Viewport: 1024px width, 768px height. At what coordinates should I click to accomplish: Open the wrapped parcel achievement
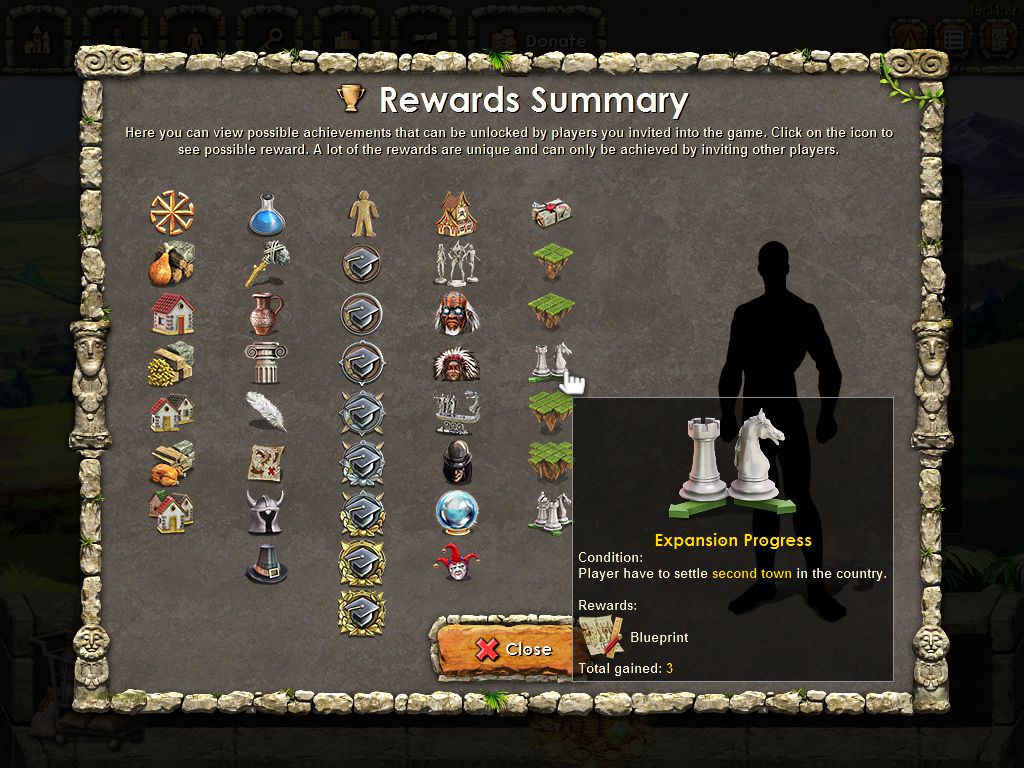pyautogui.click(x=551, y=213)
